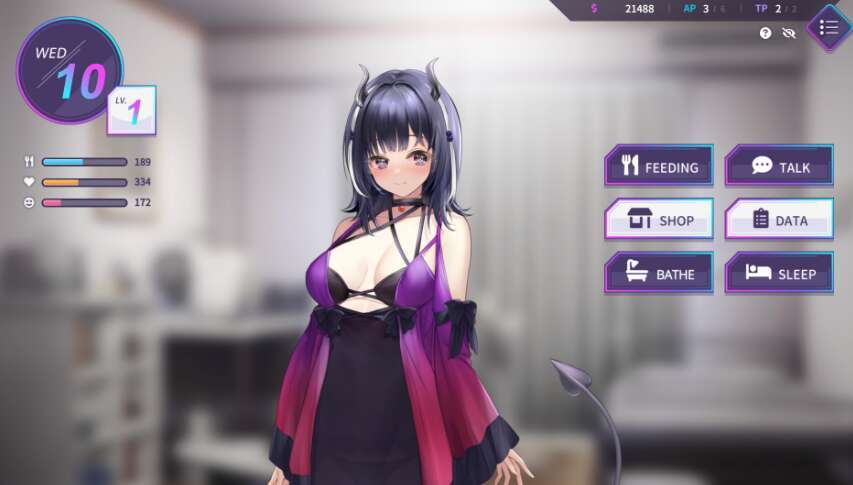853x485 pixels.
Task: Open the Shop
Action: (659, 220)
